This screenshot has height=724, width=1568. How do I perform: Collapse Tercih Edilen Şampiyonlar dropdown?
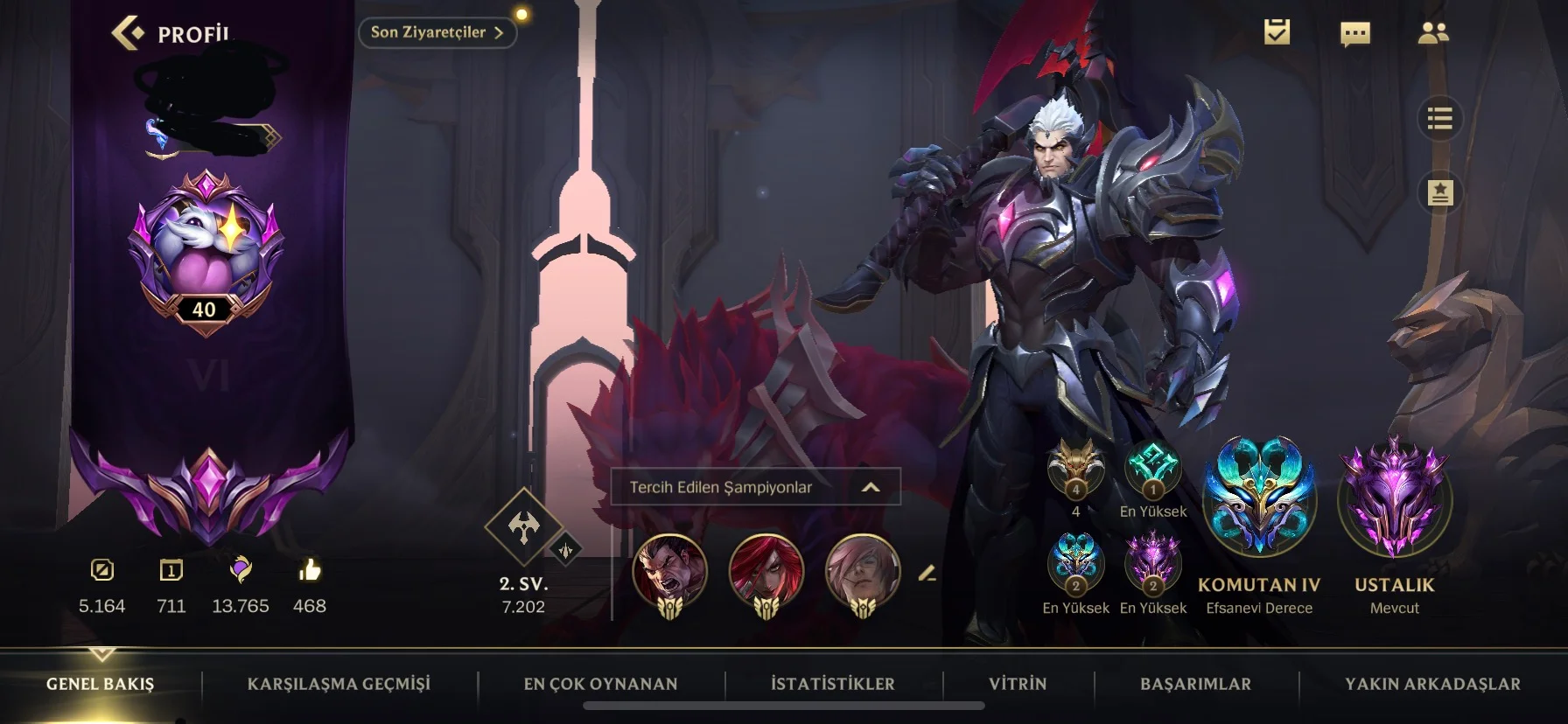(871, 487)
